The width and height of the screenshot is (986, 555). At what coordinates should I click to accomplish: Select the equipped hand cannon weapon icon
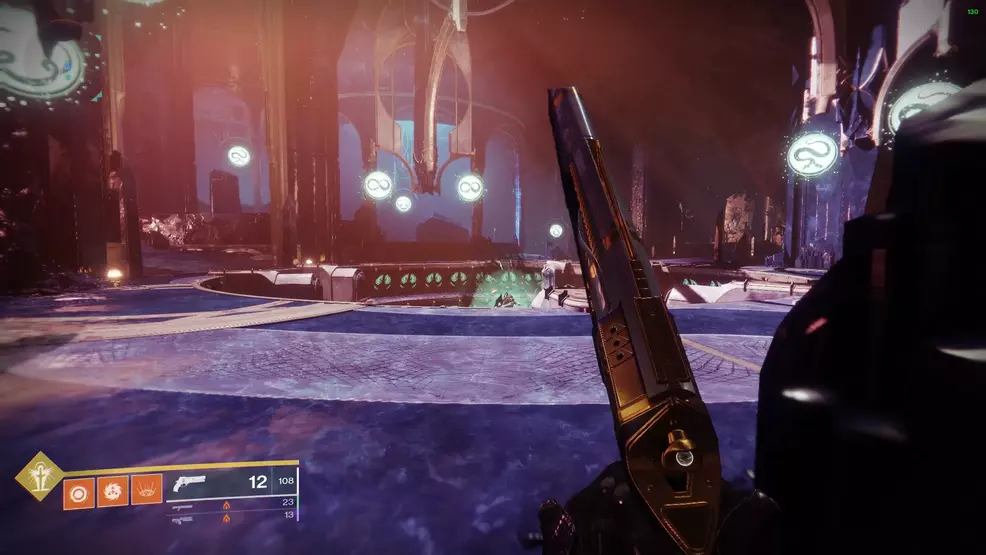tap(189, 483)
